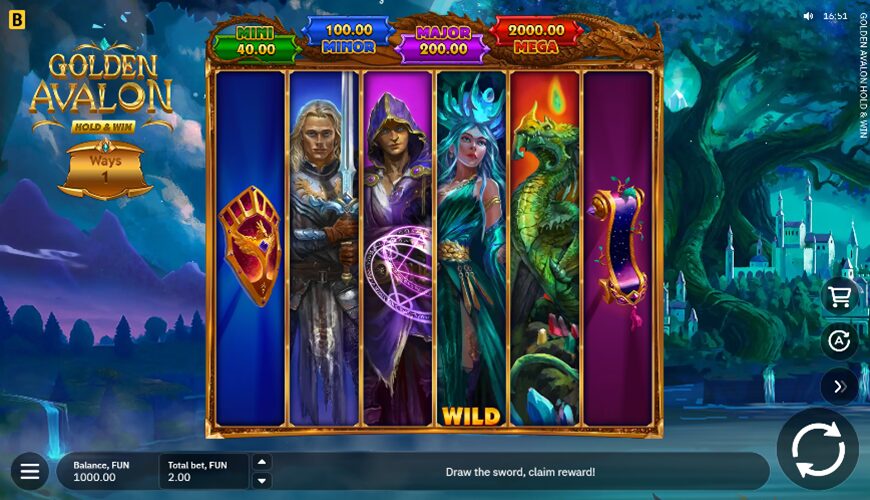The width and height of the screenshot is (870, 500).
Task: Toggle turbo spin with the double-arrow button
Action: click(839, 387)
